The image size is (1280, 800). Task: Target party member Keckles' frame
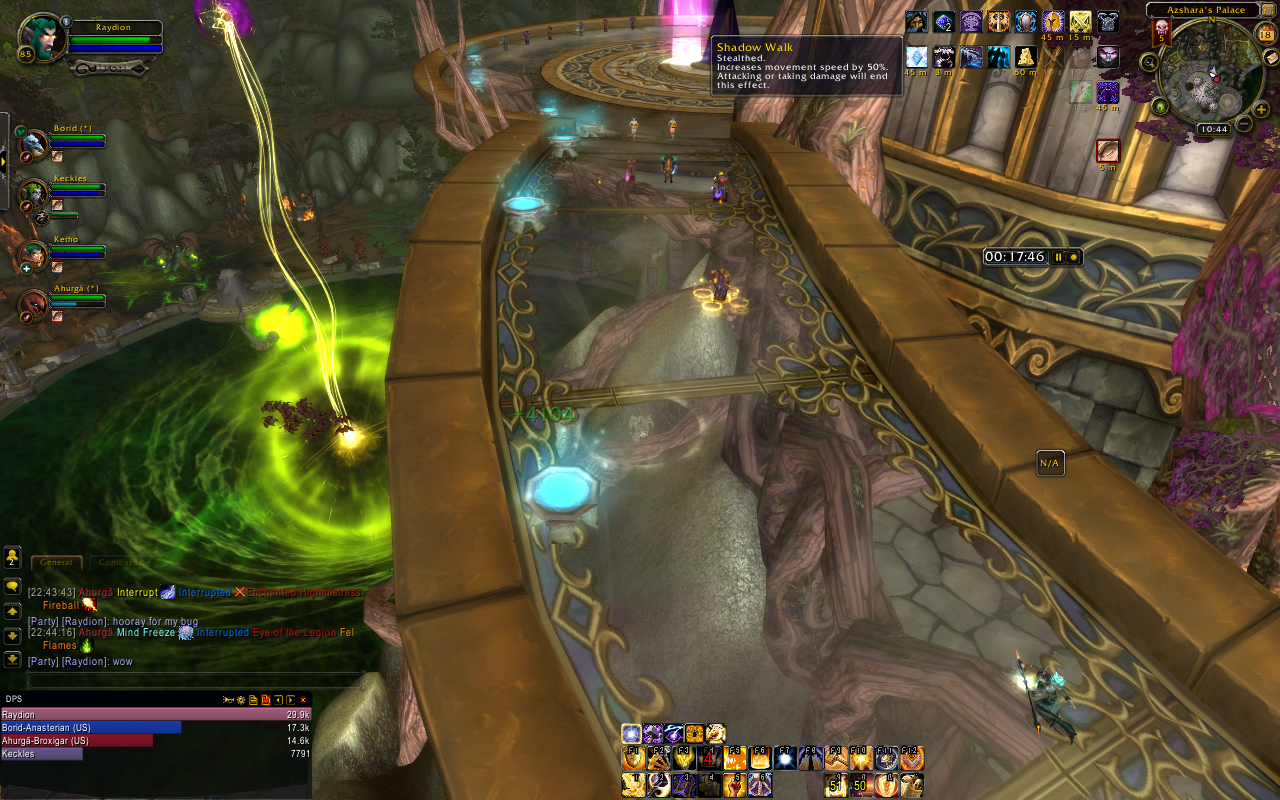[x=33, y=193]
